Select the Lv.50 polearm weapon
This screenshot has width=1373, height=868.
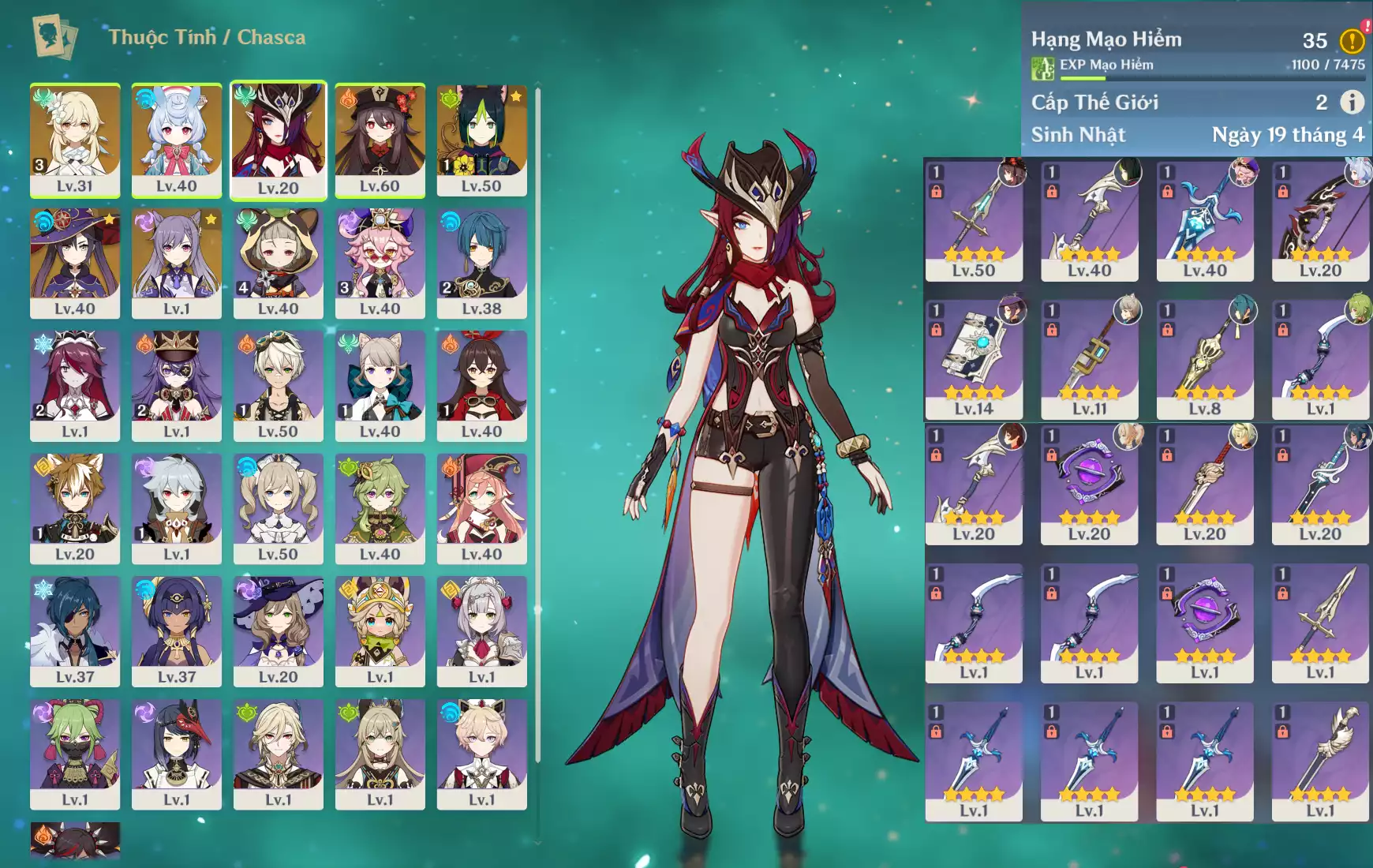click(x=974, y=220)
